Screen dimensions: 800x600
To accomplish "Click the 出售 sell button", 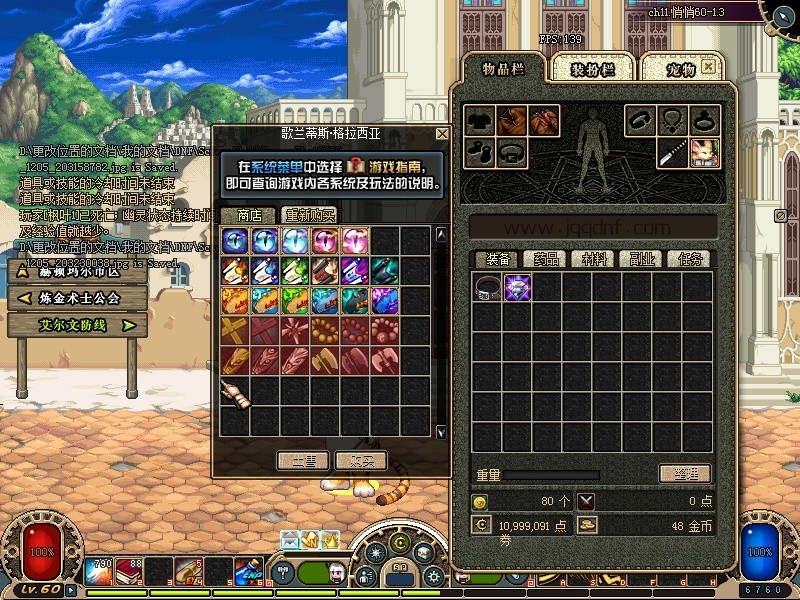I will [x=303, y=460].
